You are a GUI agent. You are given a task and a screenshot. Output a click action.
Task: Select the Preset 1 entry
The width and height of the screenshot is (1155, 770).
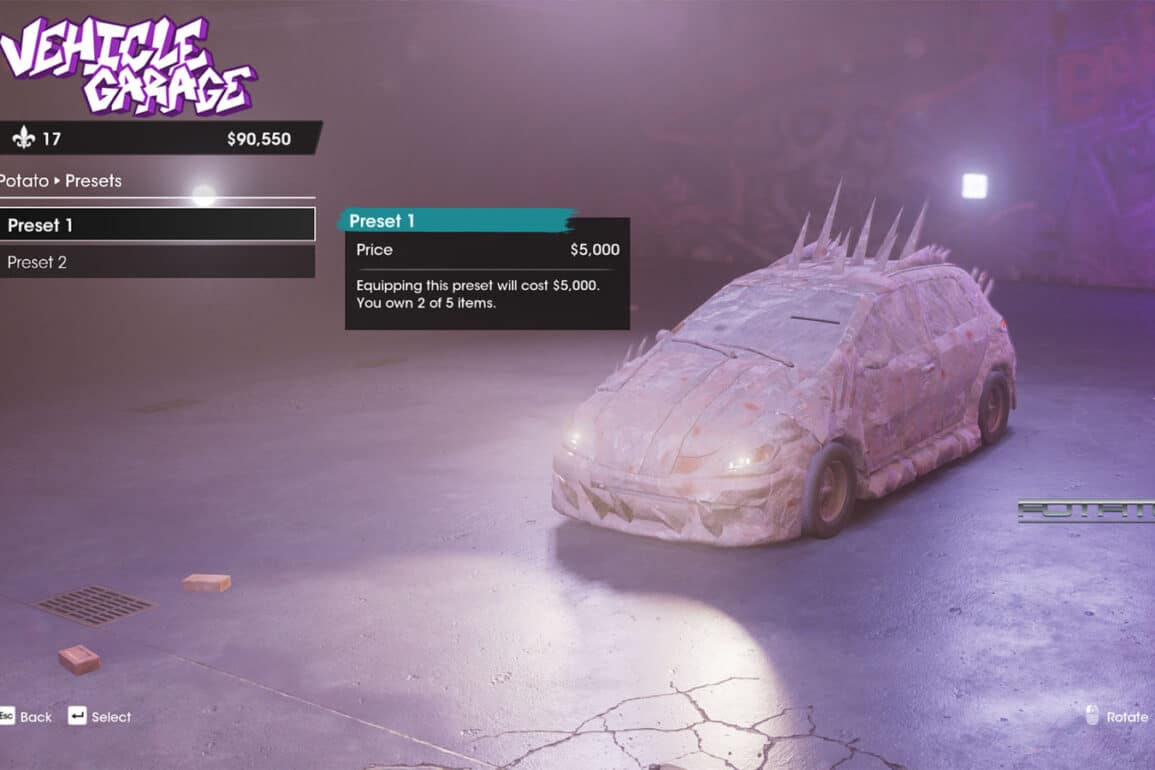point(156,225)
